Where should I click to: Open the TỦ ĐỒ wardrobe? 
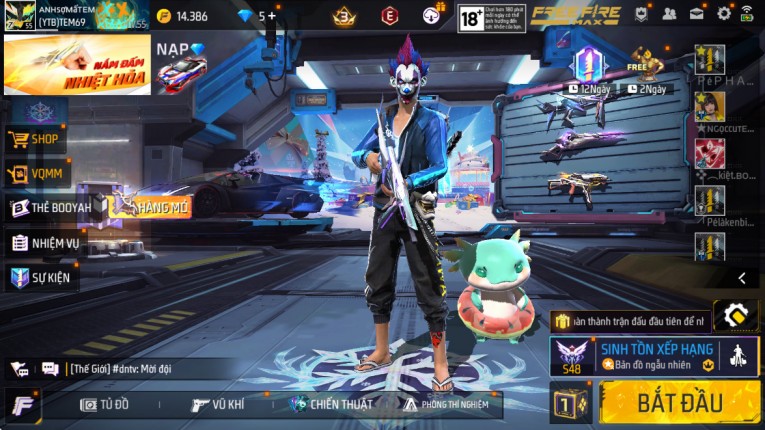tap(105, 404)
